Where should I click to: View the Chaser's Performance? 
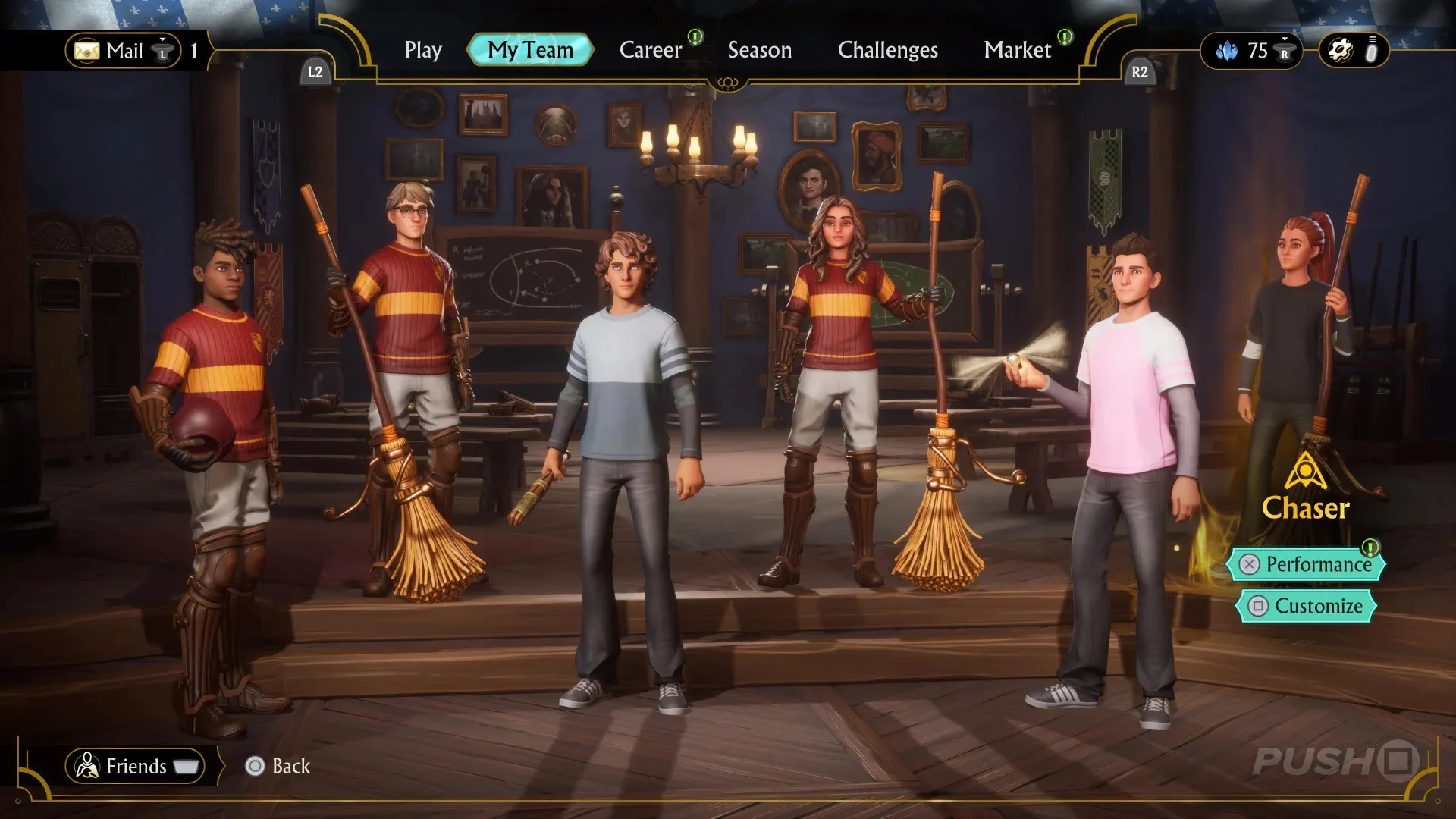(1307, 564)
